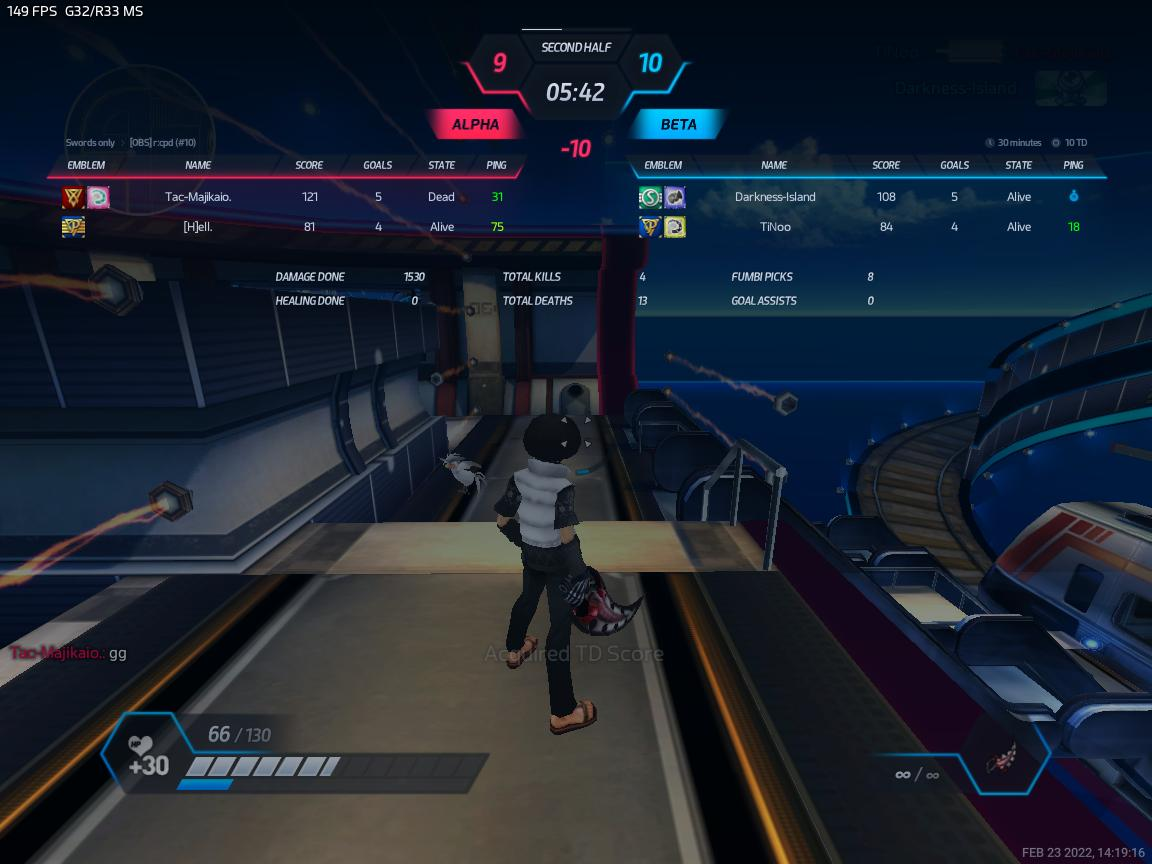
Task: Select Tac-Majikaio. in the Alpha scoreboard
Action: click(198, 197)
